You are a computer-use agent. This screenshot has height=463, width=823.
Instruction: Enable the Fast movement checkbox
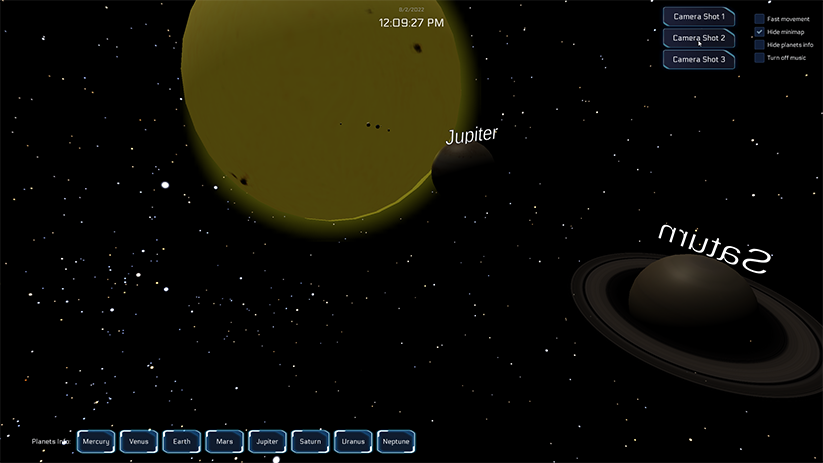760,19
